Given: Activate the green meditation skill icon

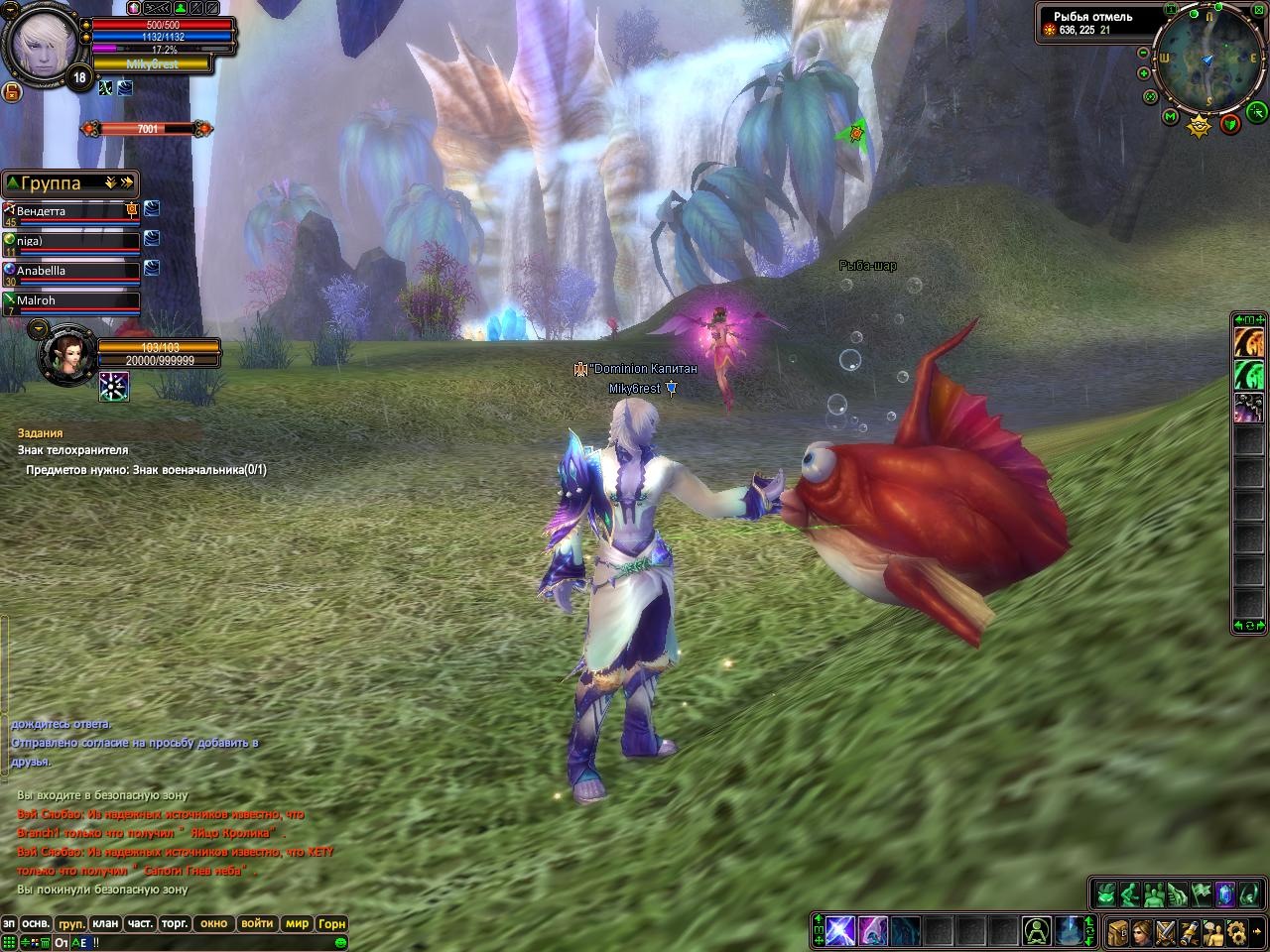Looking at the screenshot, I should 1038,931.
